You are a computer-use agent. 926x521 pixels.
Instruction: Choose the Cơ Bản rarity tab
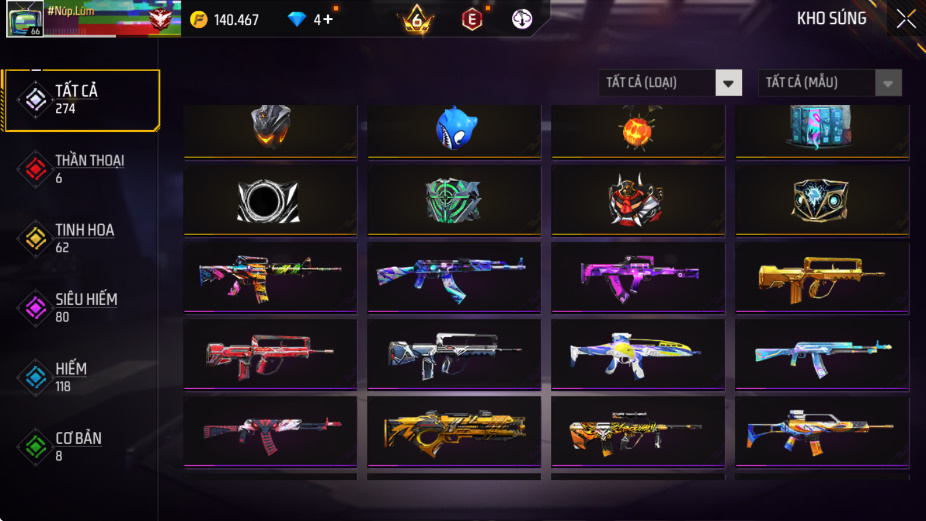[78, 447]
